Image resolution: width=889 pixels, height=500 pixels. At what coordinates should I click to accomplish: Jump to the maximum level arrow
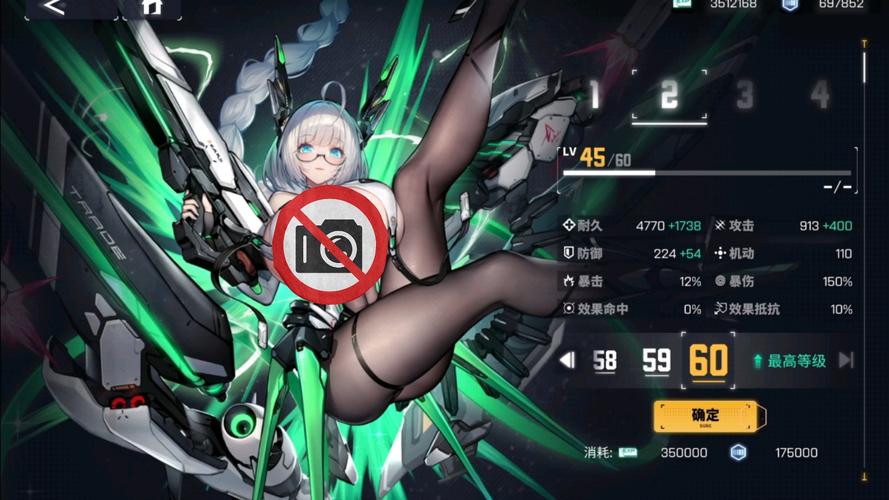point(846,360)
